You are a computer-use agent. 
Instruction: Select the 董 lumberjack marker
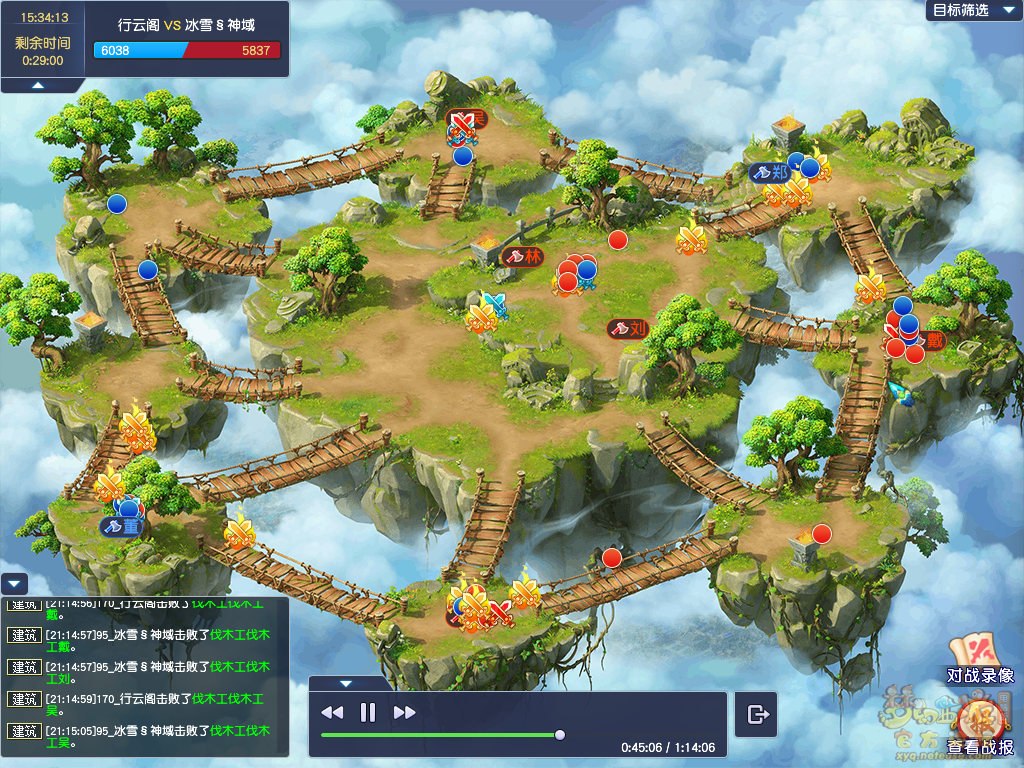point(122,526)
